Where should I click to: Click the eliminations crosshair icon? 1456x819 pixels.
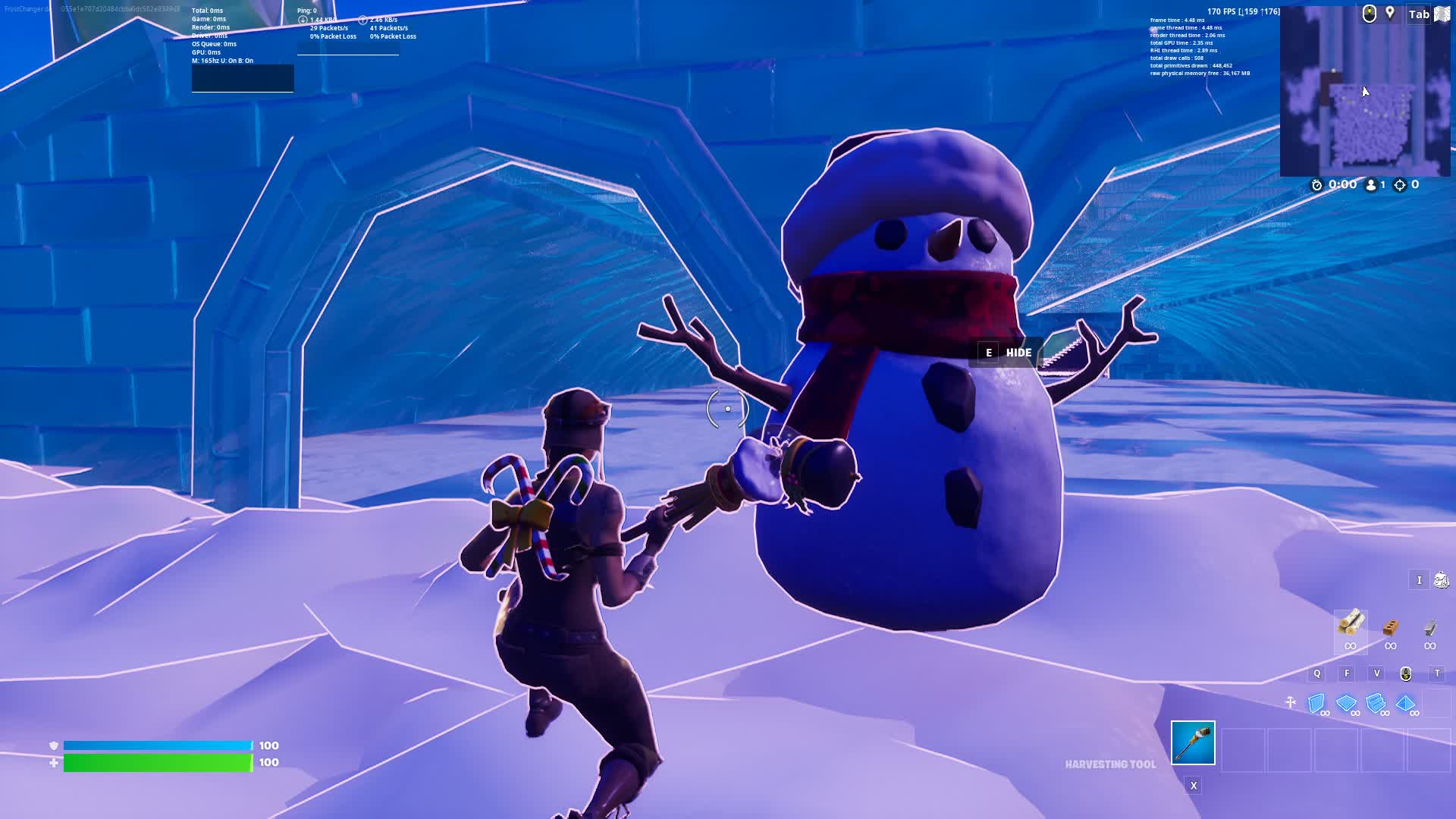pos(1400,184)
